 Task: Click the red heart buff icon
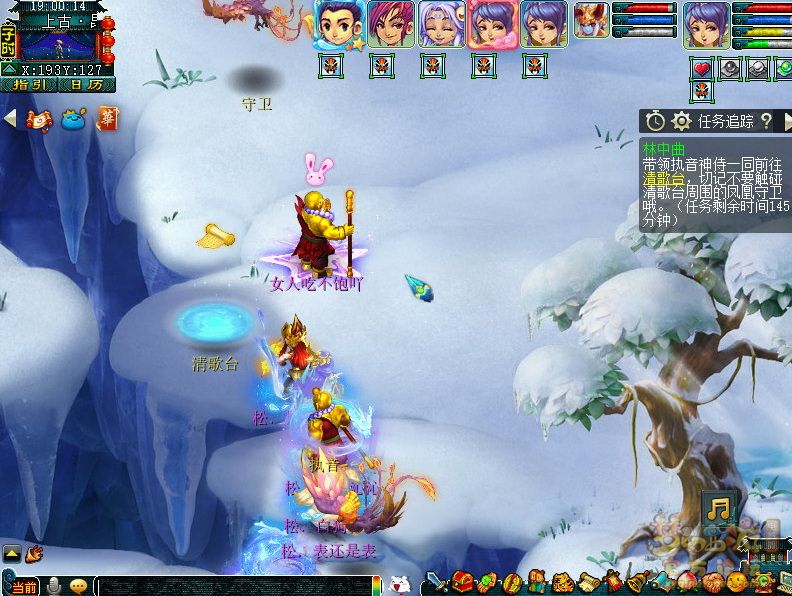click(x=702, y=68)
